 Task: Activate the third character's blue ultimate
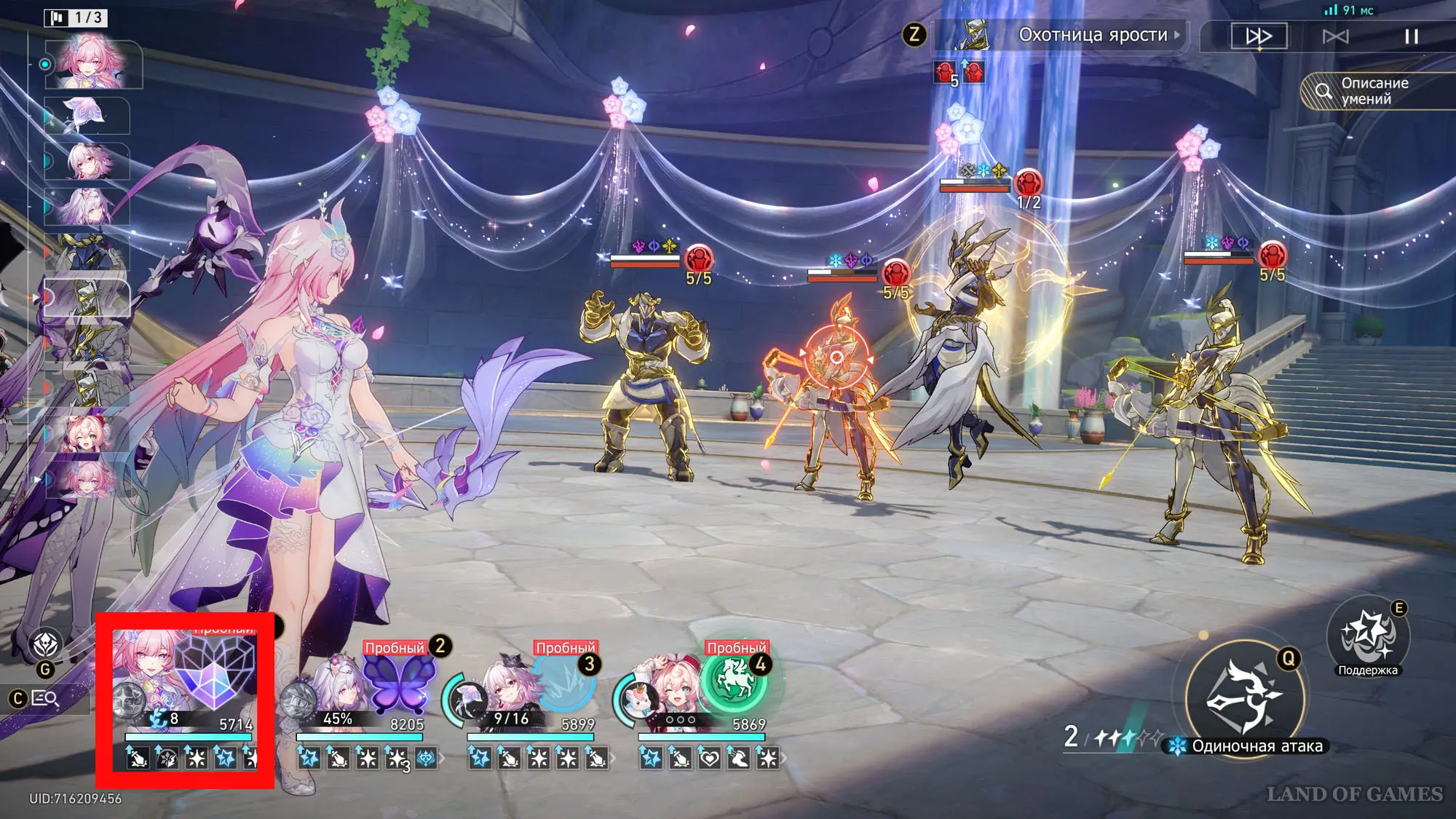point(564,683)
